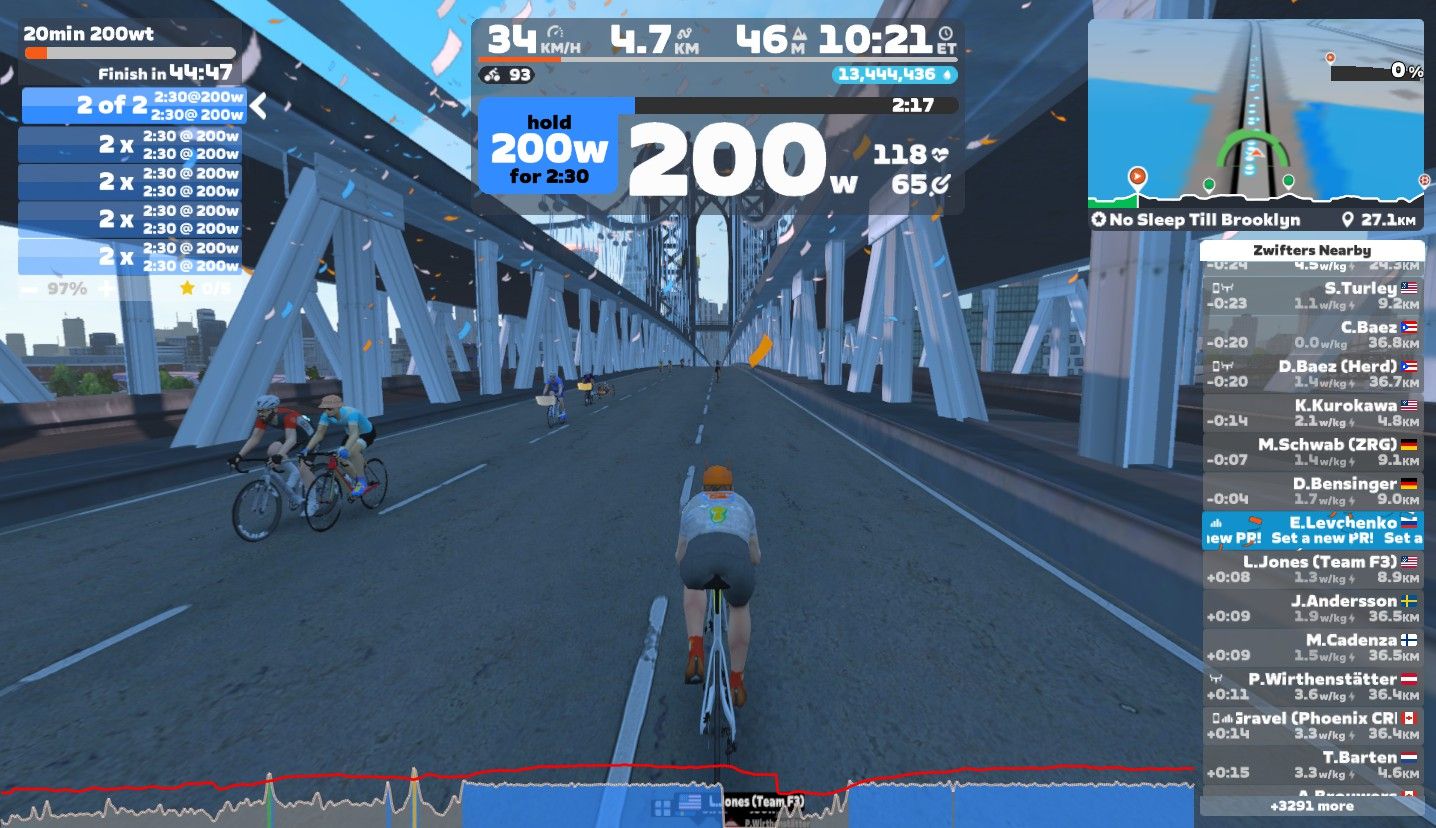This screenshot has width=1436, height=828.
Task: View P.Wirthenstätter in the rider list
Action: [x=1312, y=686]
